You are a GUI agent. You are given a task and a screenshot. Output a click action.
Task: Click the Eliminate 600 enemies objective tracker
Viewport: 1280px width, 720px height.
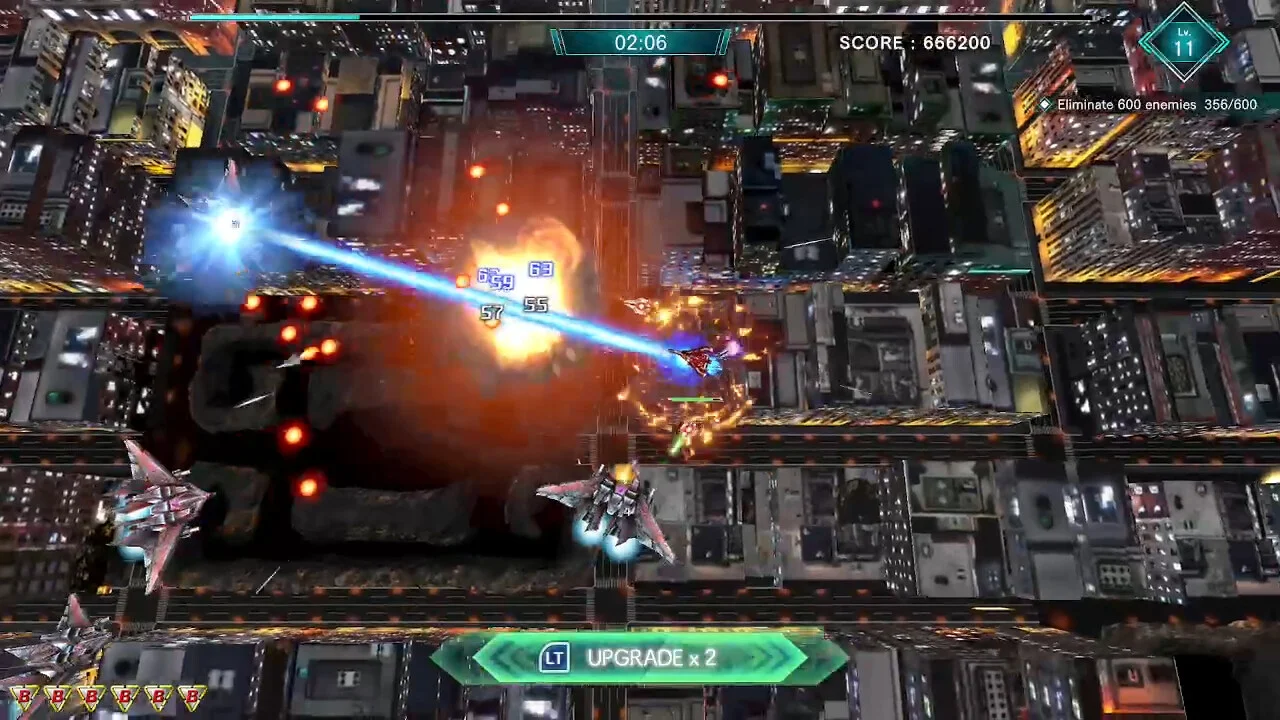(x=1148, y=104)
